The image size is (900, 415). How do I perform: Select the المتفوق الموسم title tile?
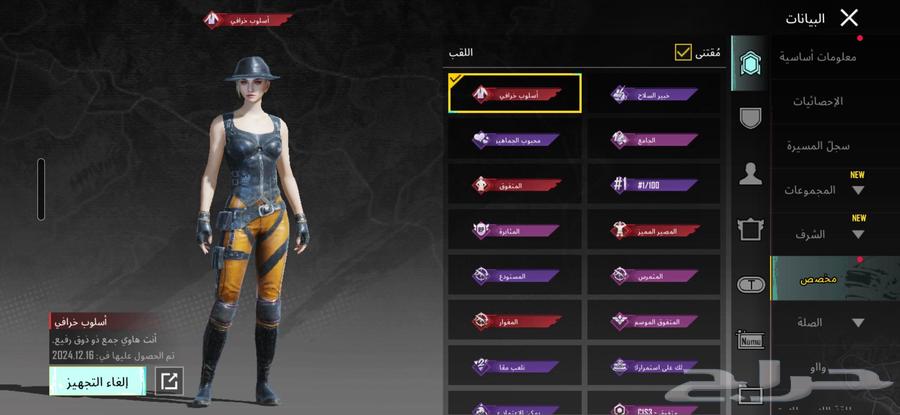(x=653, y=321)
